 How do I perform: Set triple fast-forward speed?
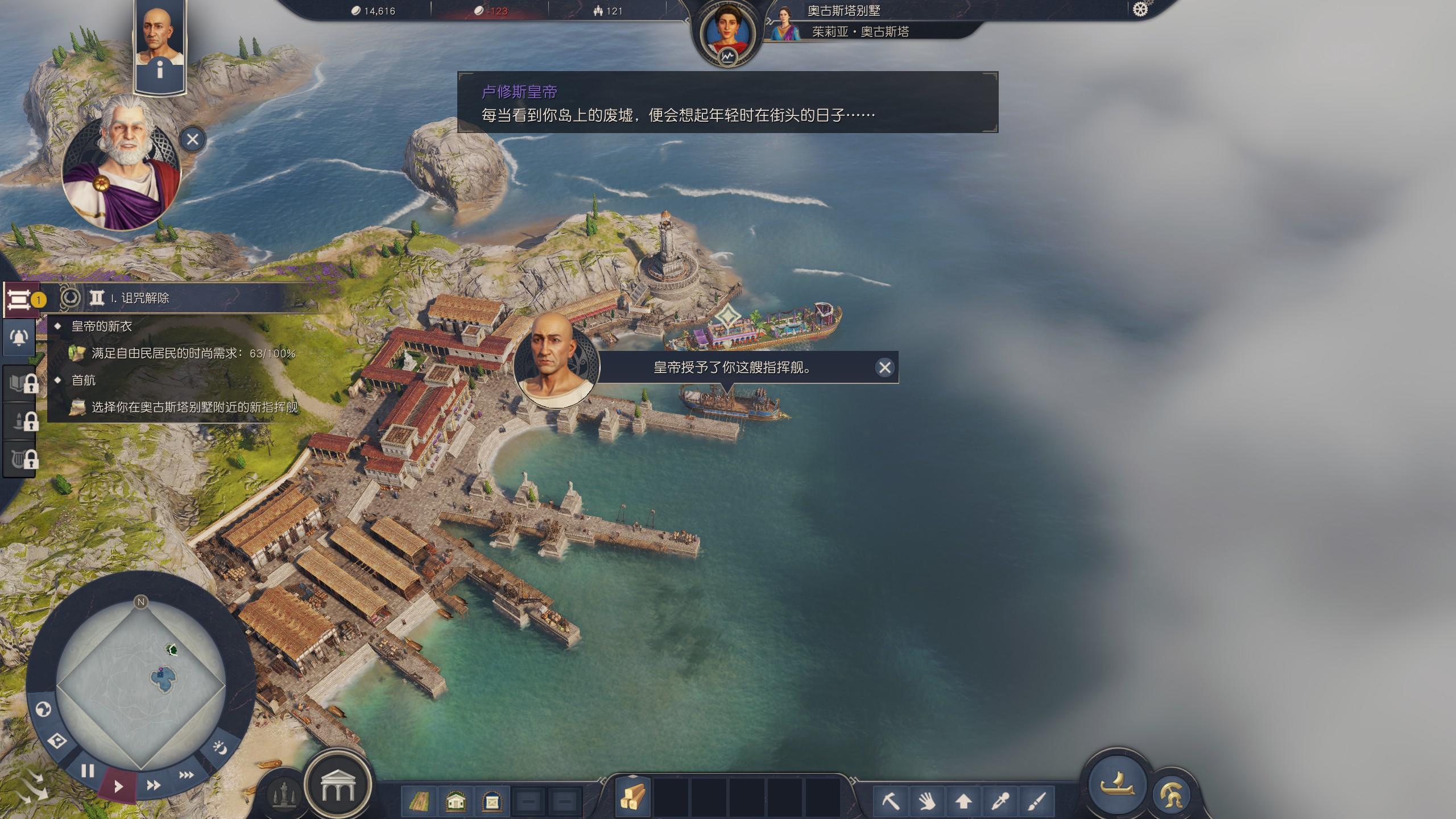[187, 775]
